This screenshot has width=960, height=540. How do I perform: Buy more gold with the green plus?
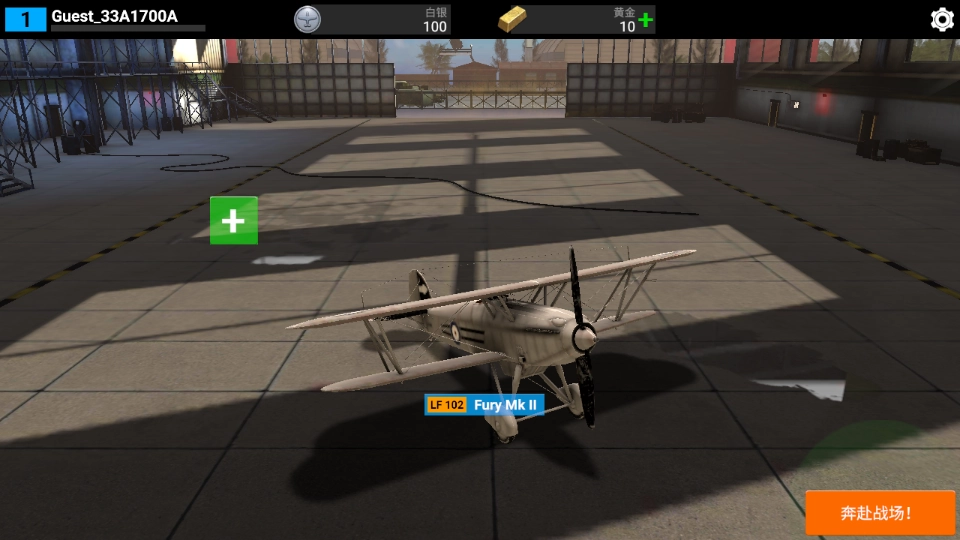[646, 20]
